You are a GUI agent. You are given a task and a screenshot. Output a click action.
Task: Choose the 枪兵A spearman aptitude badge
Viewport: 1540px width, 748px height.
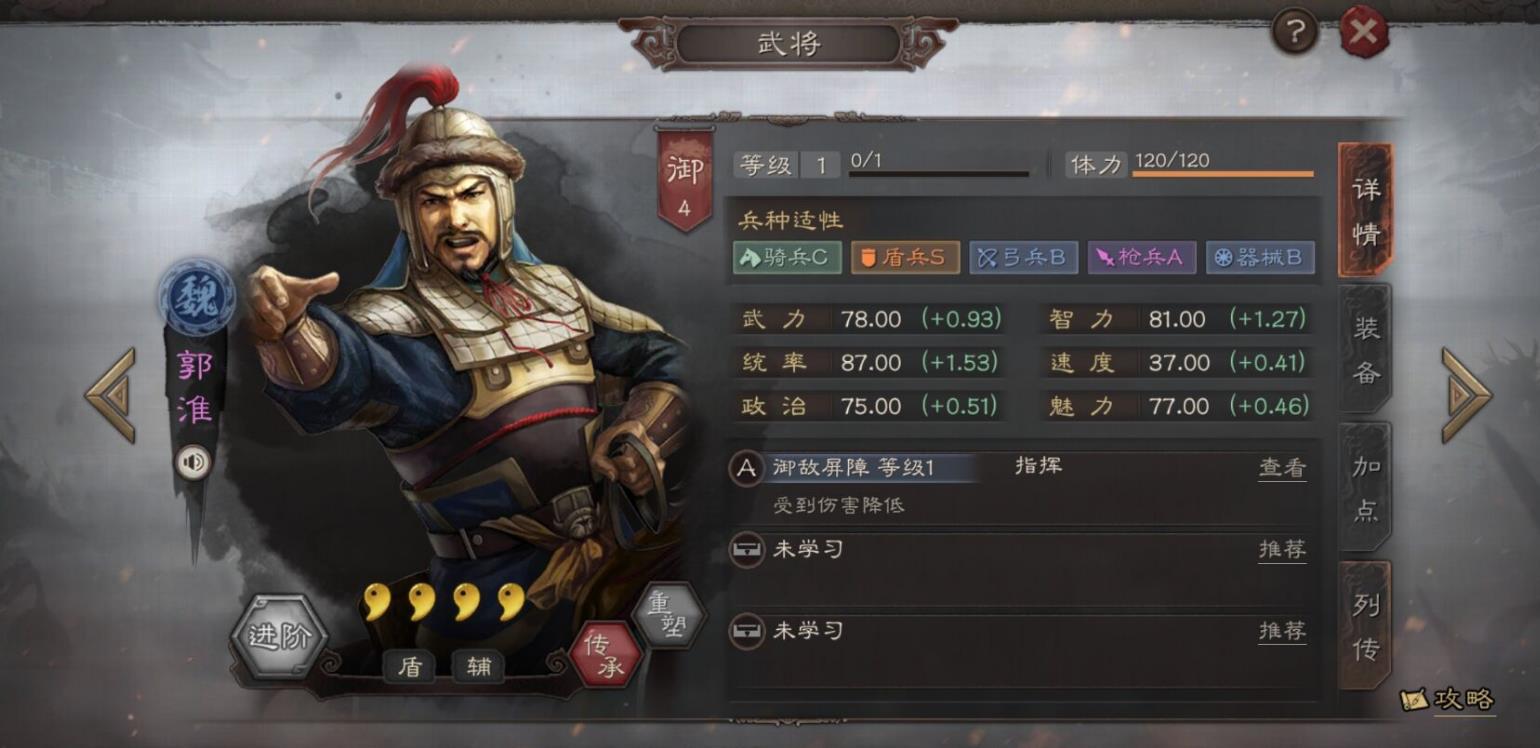[x=1141, y=257]
